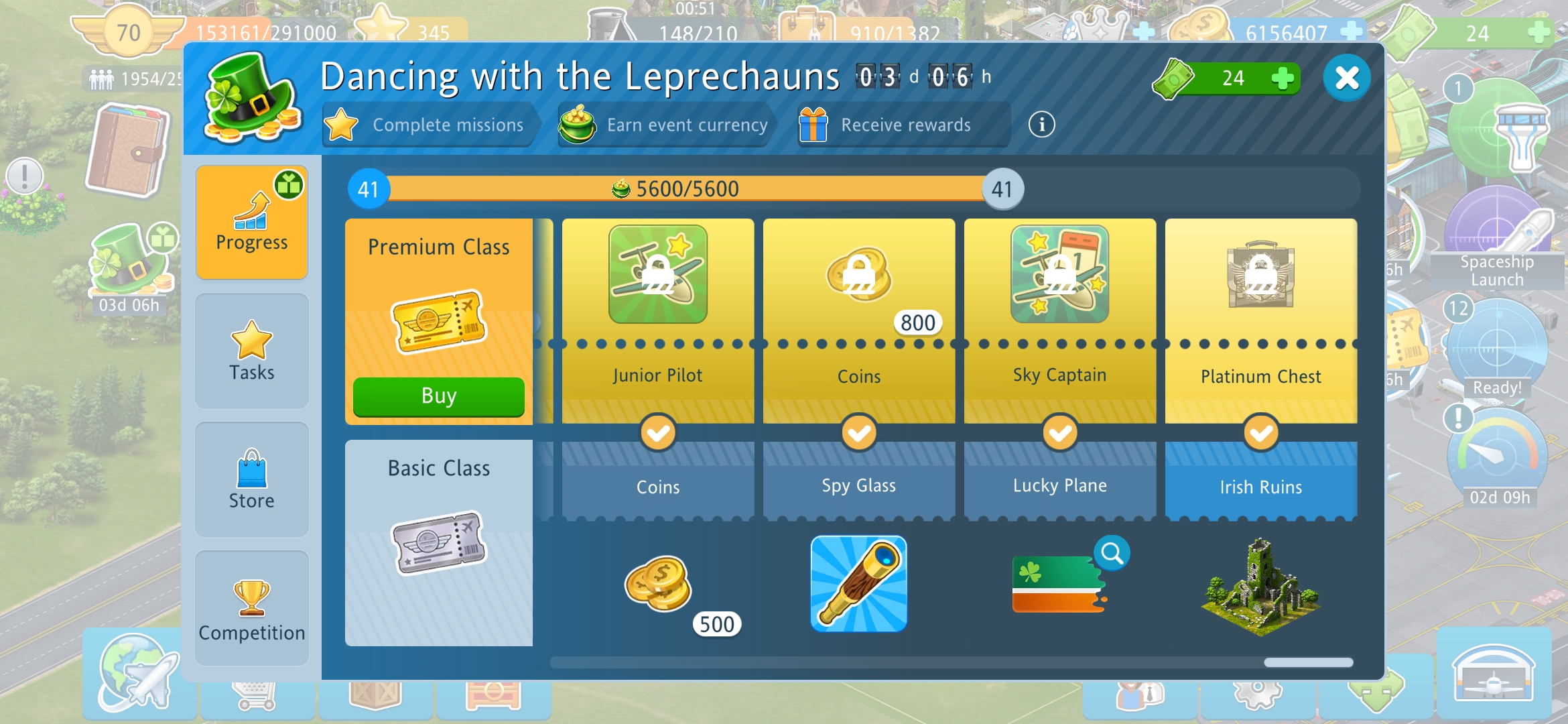1568x724 pixels.
Task: Open the event info button
Action: coord(1041,125)
